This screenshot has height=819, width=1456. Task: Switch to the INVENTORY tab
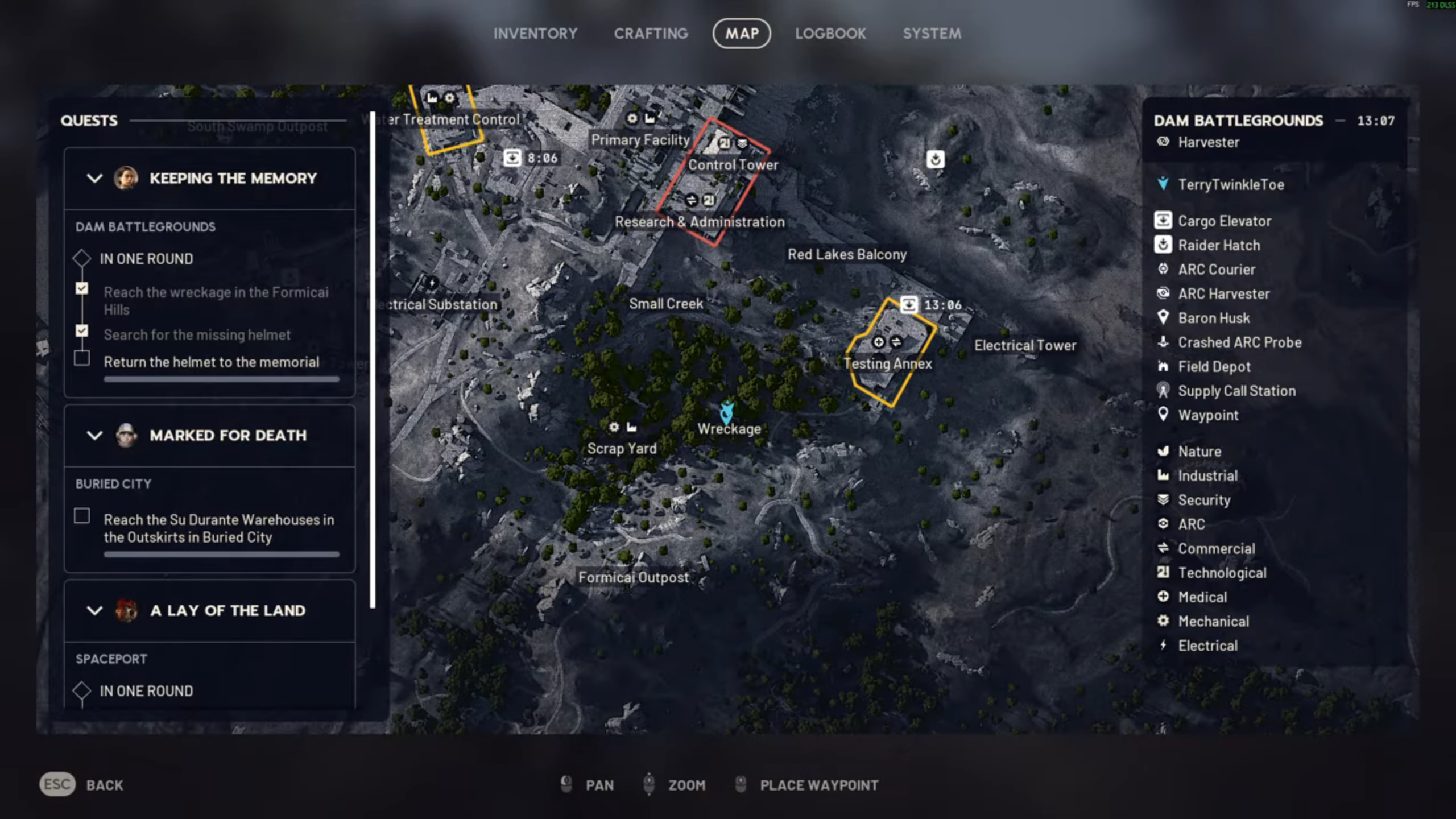click(x=535, y=33)
